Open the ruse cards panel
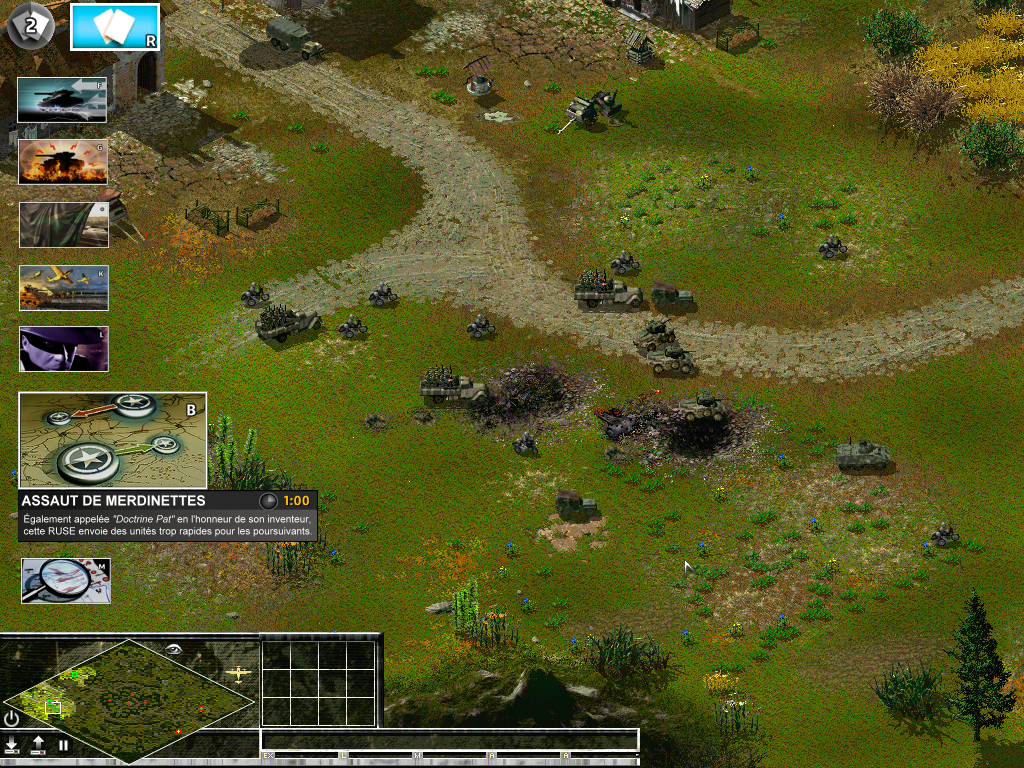The height and width of the screenshot is (768, 1024). point(114,27)
